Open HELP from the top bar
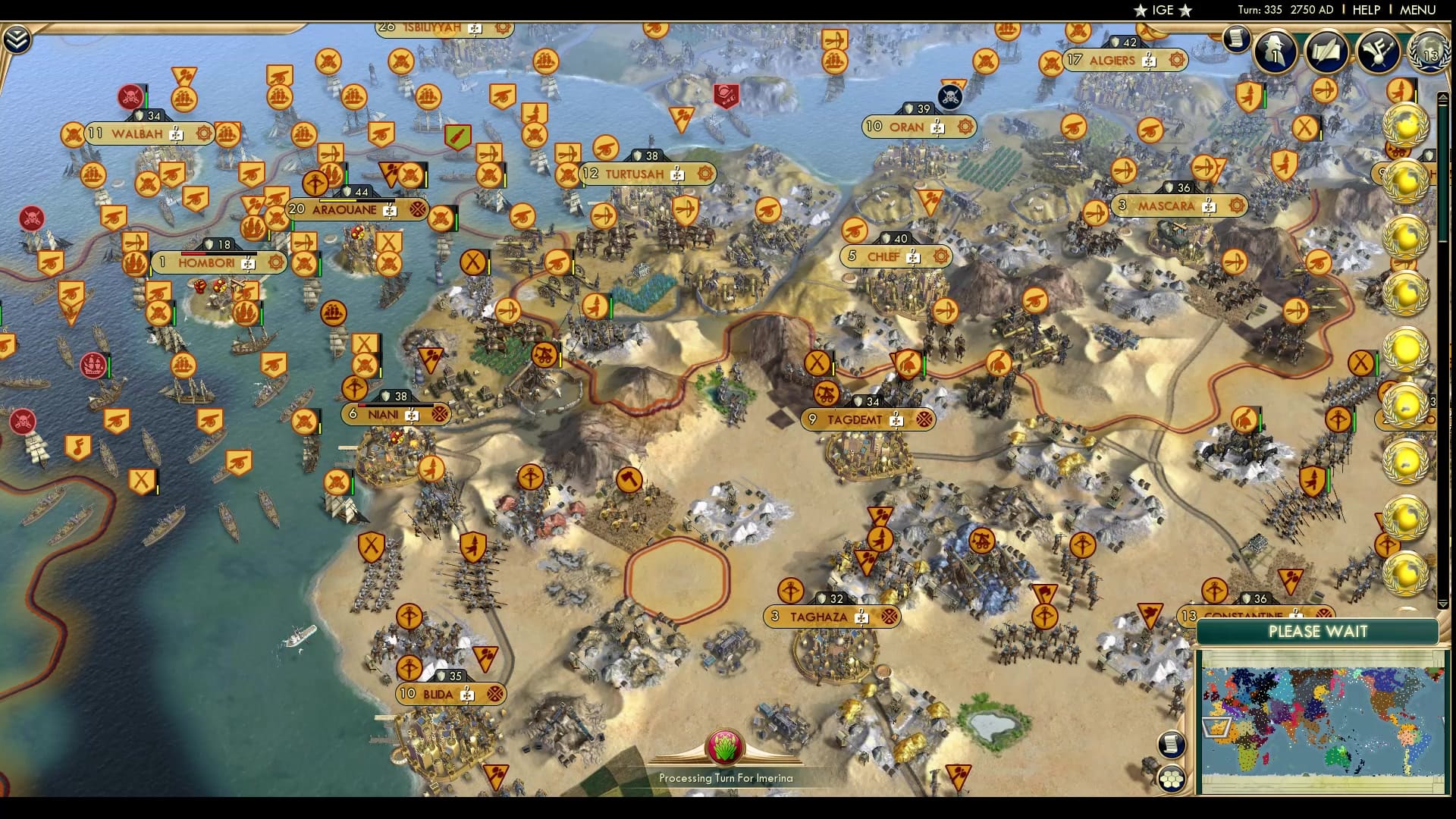The image size is (1456, 819). coord(1366,11)
